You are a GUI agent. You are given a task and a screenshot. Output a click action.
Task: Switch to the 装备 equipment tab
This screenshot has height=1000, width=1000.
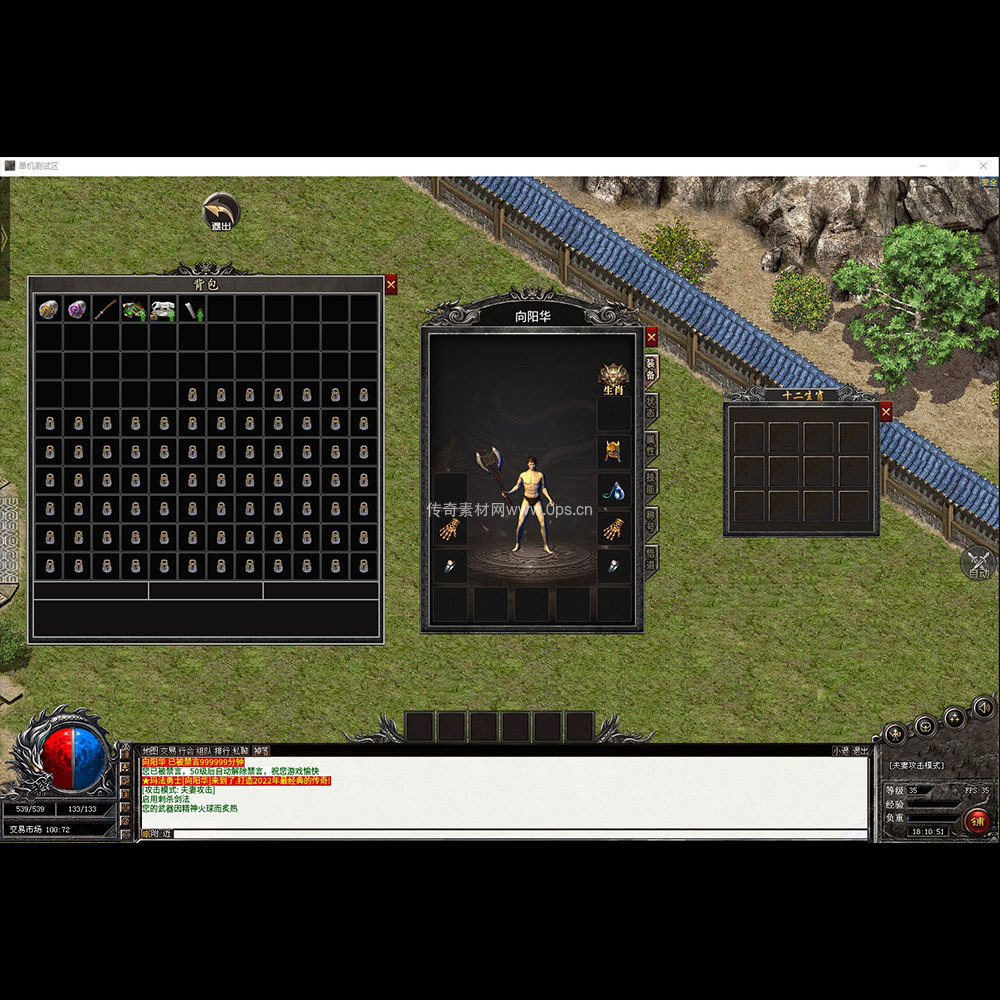651,368
